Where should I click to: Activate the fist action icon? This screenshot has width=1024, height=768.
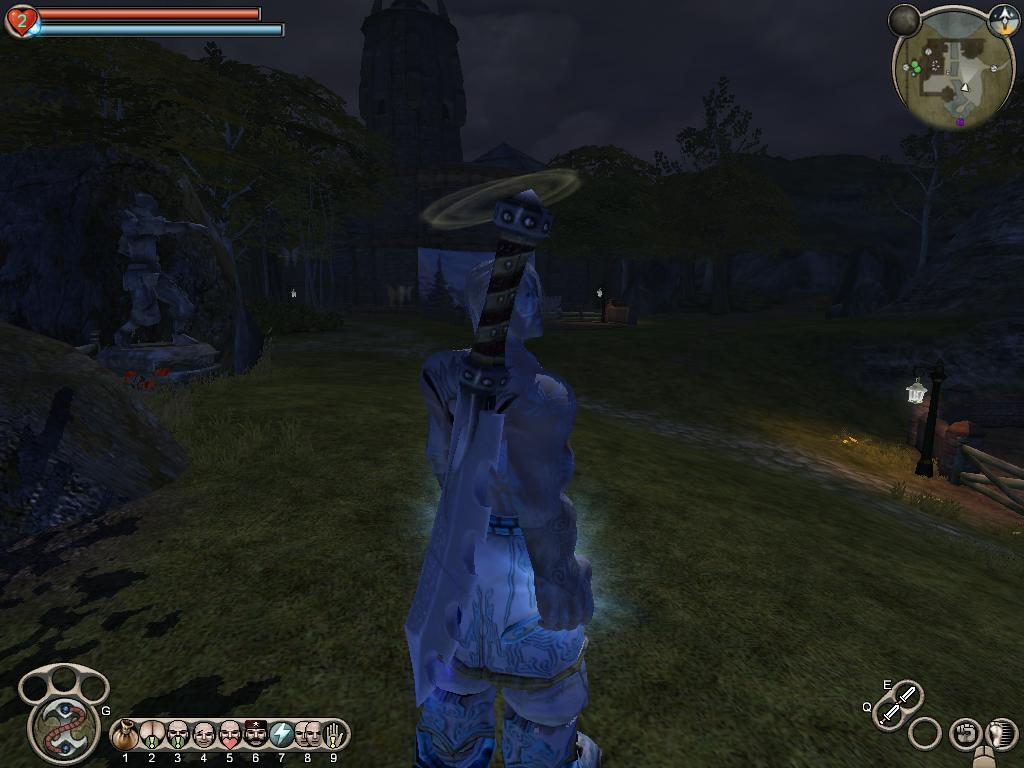tap(964, 734)
